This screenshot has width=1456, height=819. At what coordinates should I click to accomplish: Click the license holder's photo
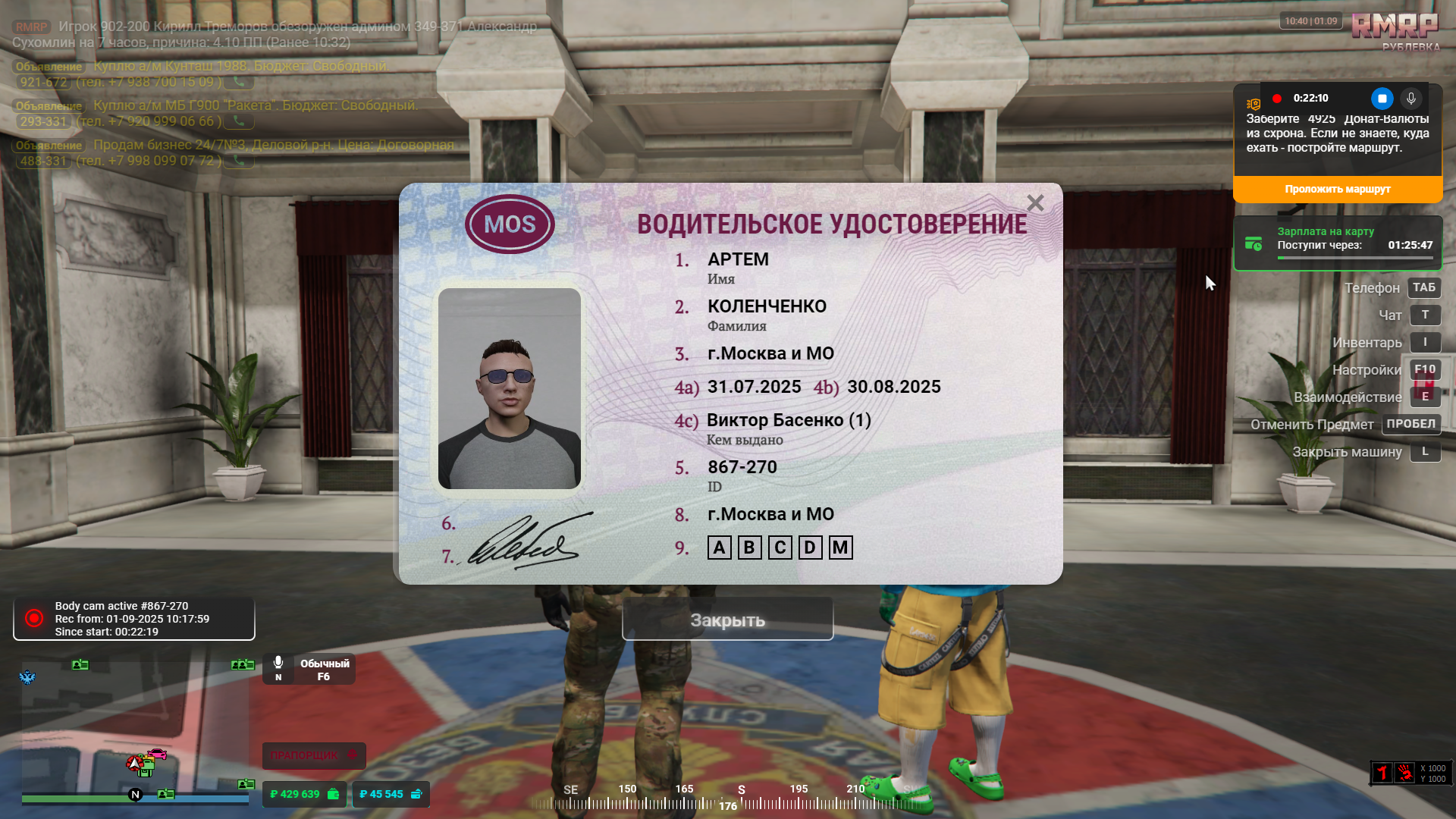click(510, 388)
